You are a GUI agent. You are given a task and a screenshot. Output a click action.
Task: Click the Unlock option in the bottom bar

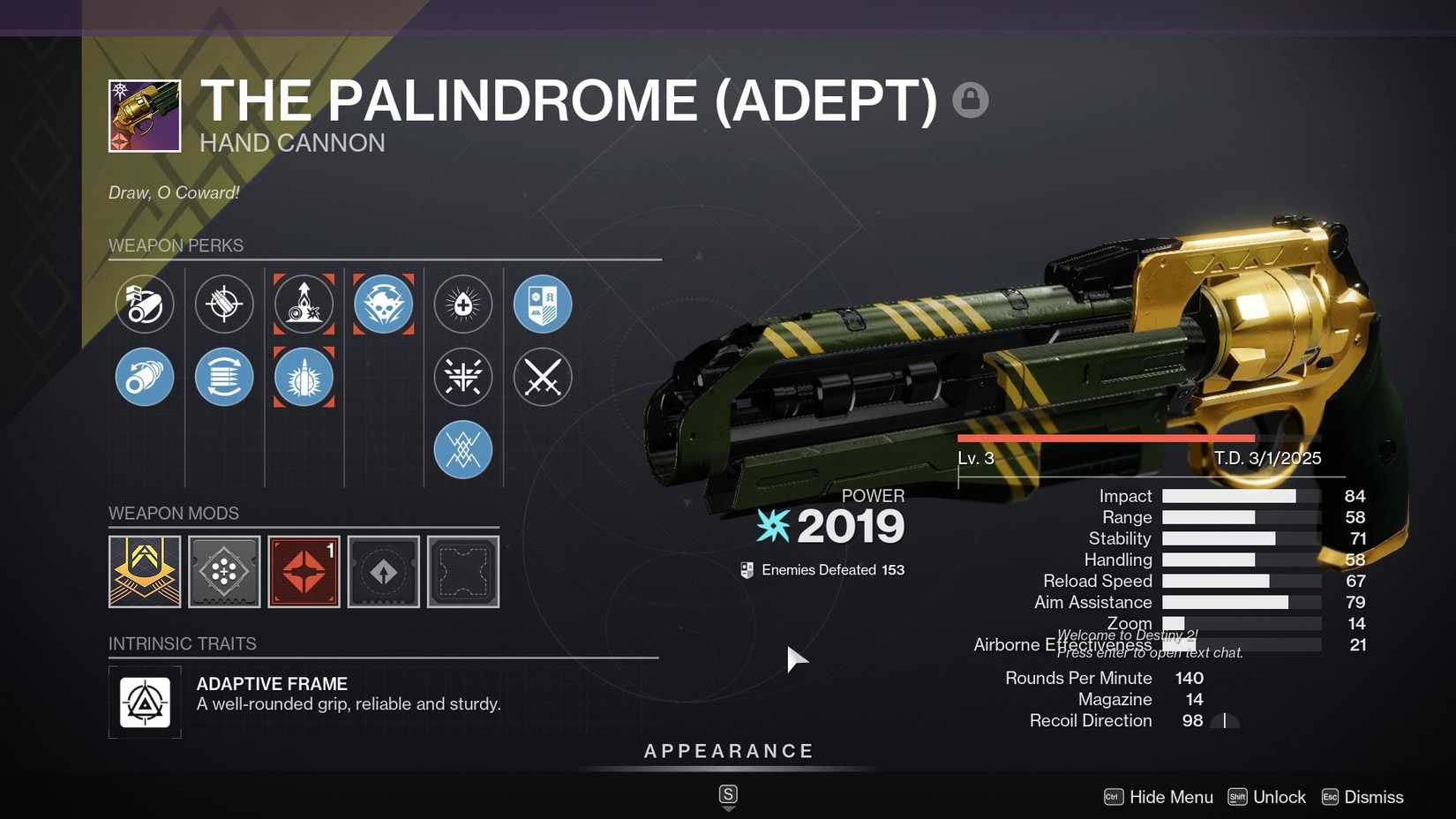pyautogui.click(x=1279, y=796)
